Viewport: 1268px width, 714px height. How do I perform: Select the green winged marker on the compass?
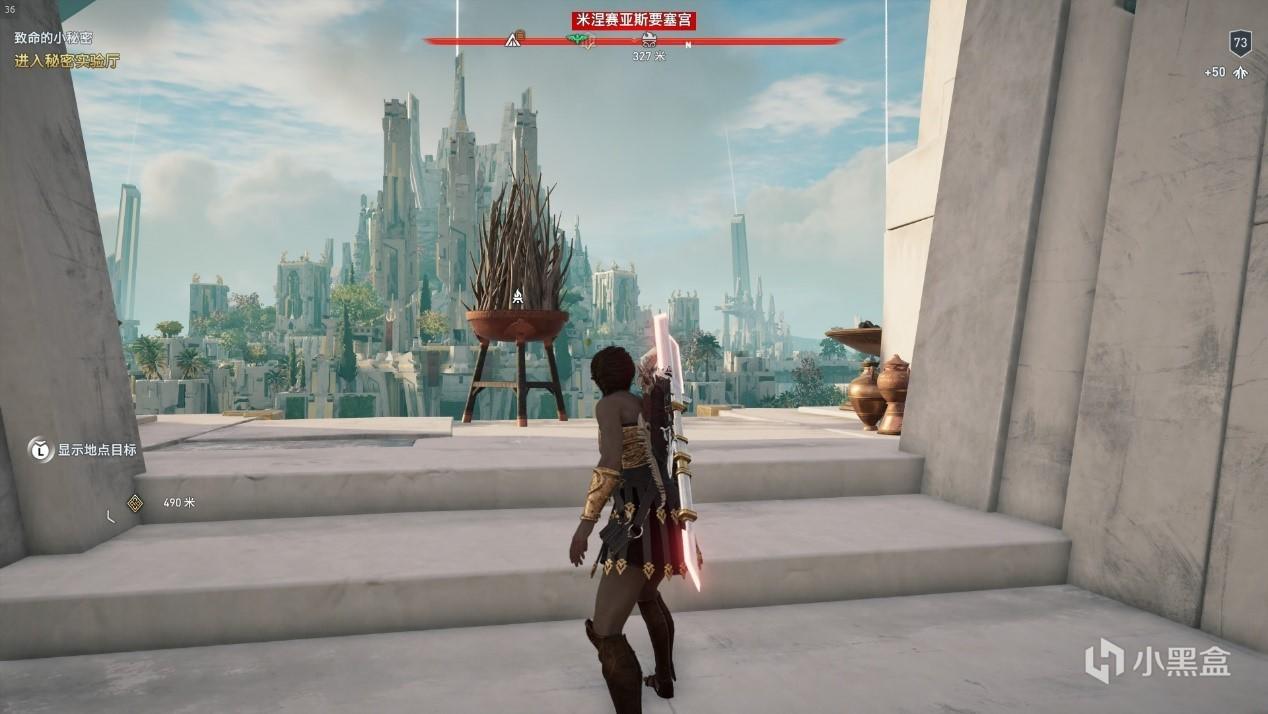[x=579, y=40]
